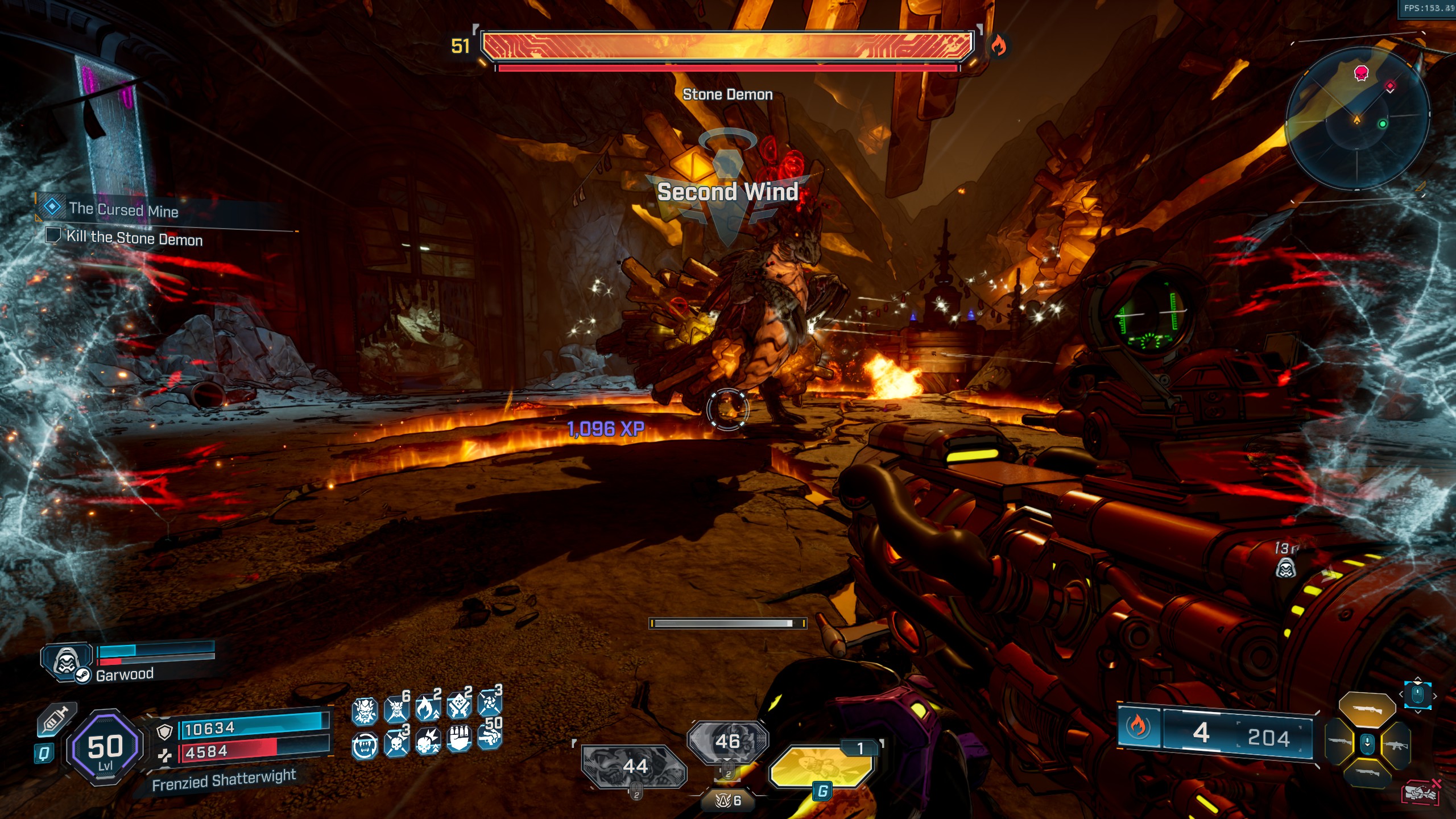The width and height of the screenshot is (1456, 819).
Task: Select the crossed pistols buff icon
Action: coord(458,706)
